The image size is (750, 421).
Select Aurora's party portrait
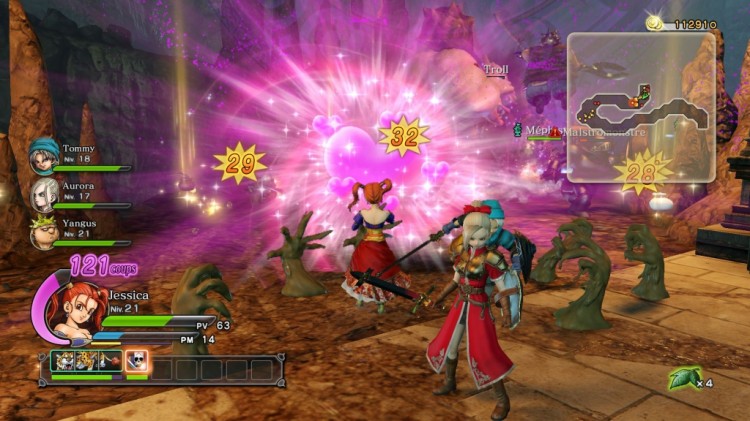[45, 192]
